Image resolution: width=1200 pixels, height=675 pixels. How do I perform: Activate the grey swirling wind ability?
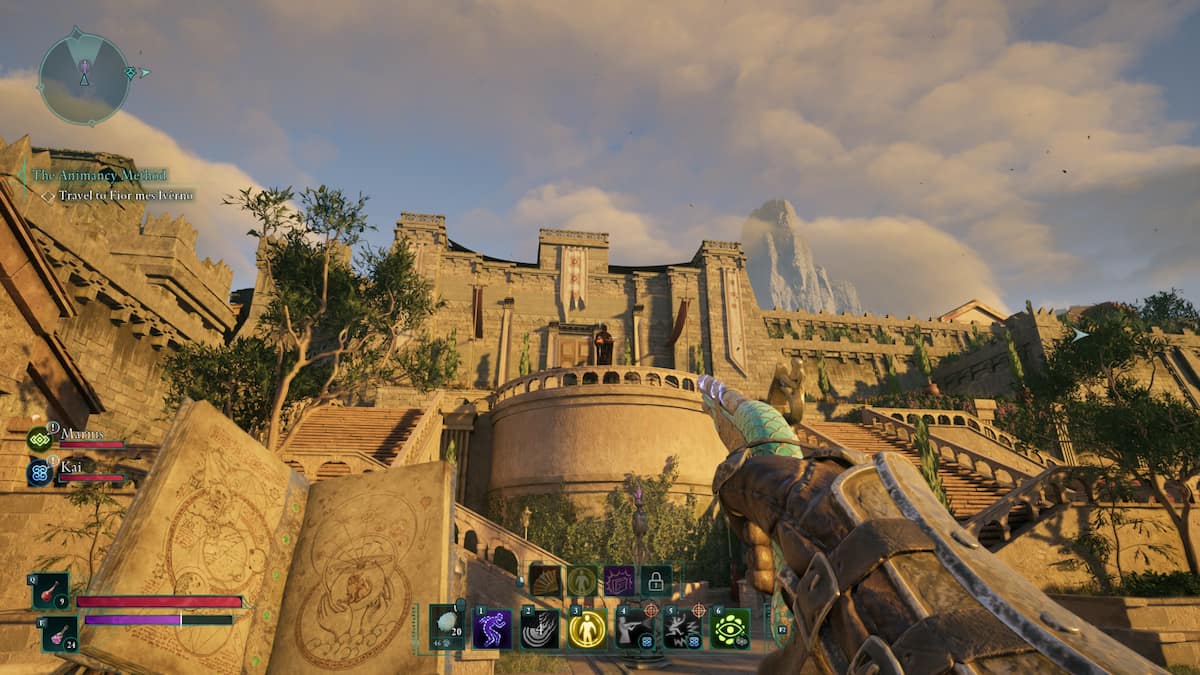540,629
